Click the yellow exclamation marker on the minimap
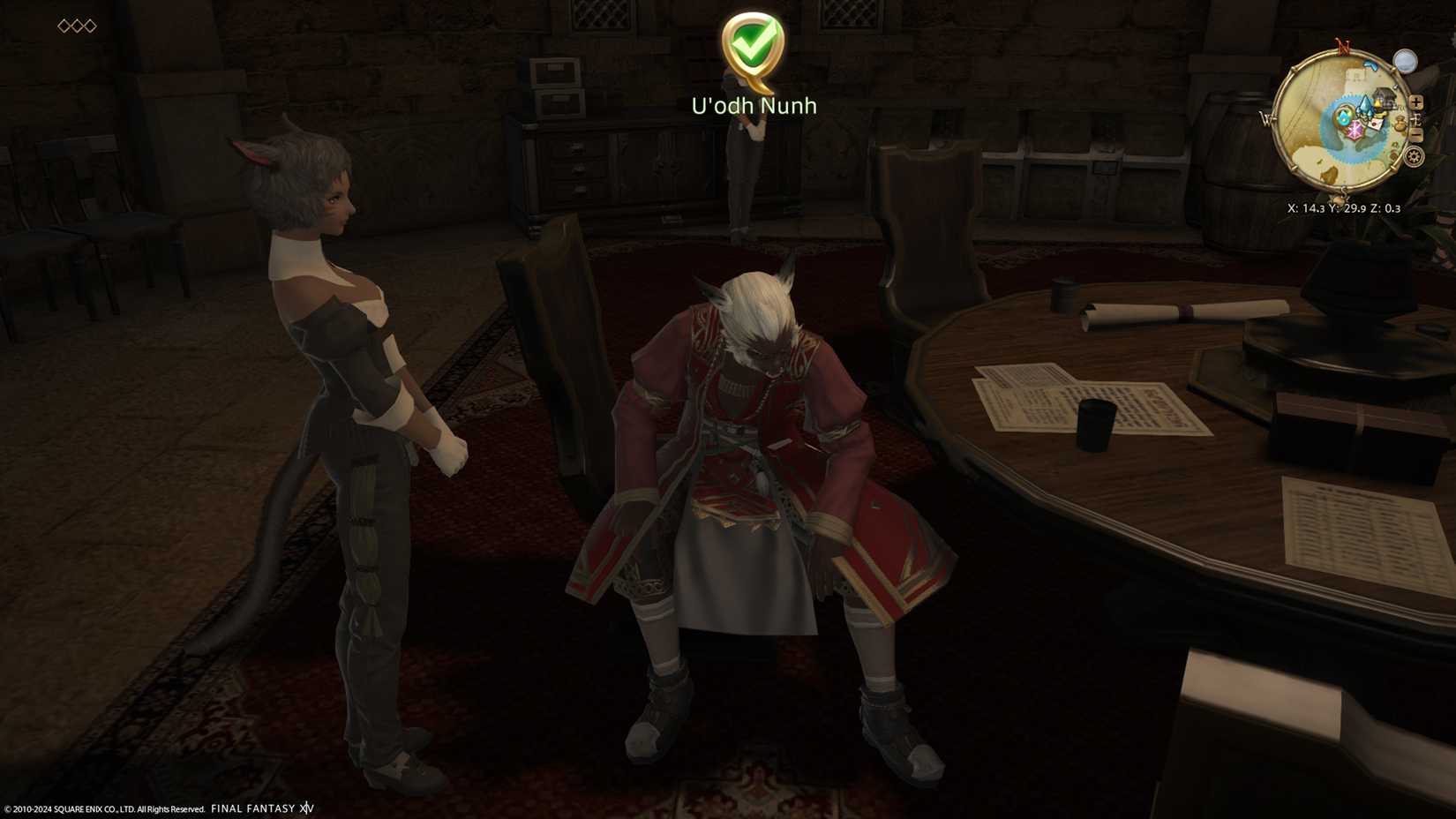1456x819 pixels. click(x=1378, y=104)
